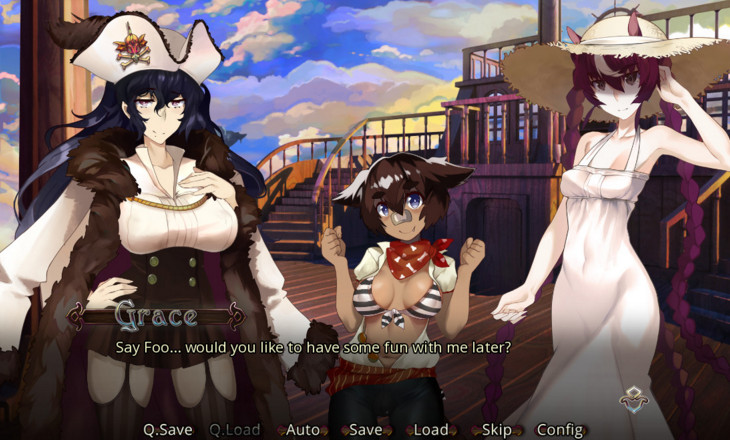This screenshot has width=730, height=440.
Task: Click the Q.Save quick save button
Action: [167, 430]
